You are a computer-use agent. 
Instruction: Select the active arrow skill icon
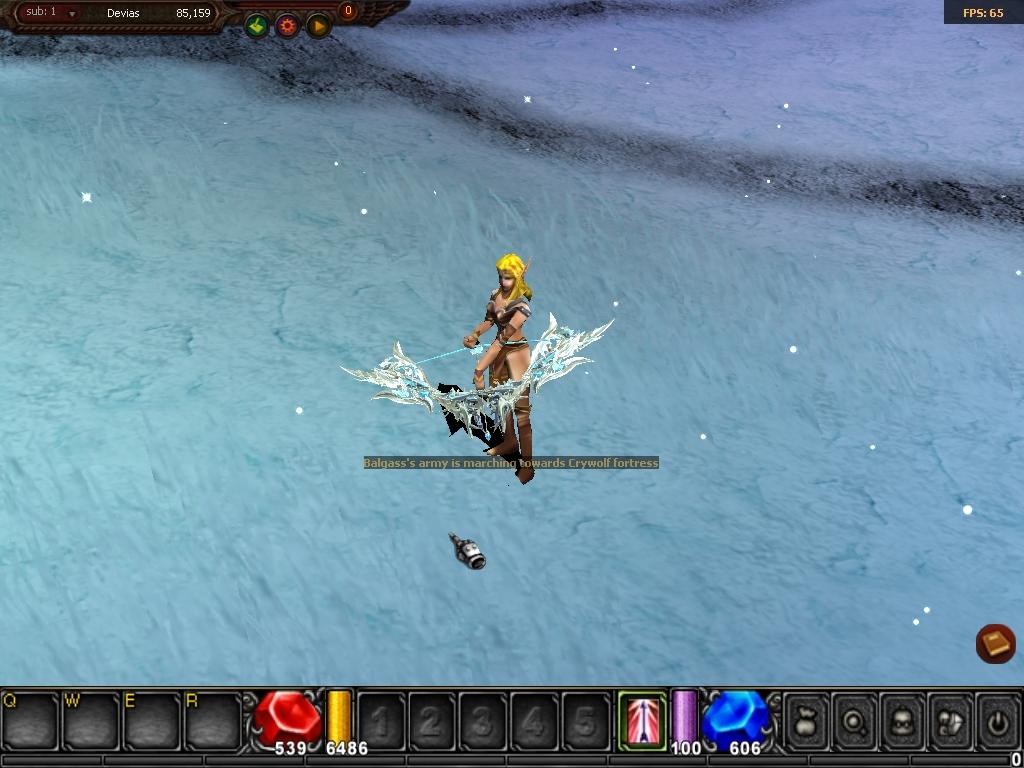point(642,720)
